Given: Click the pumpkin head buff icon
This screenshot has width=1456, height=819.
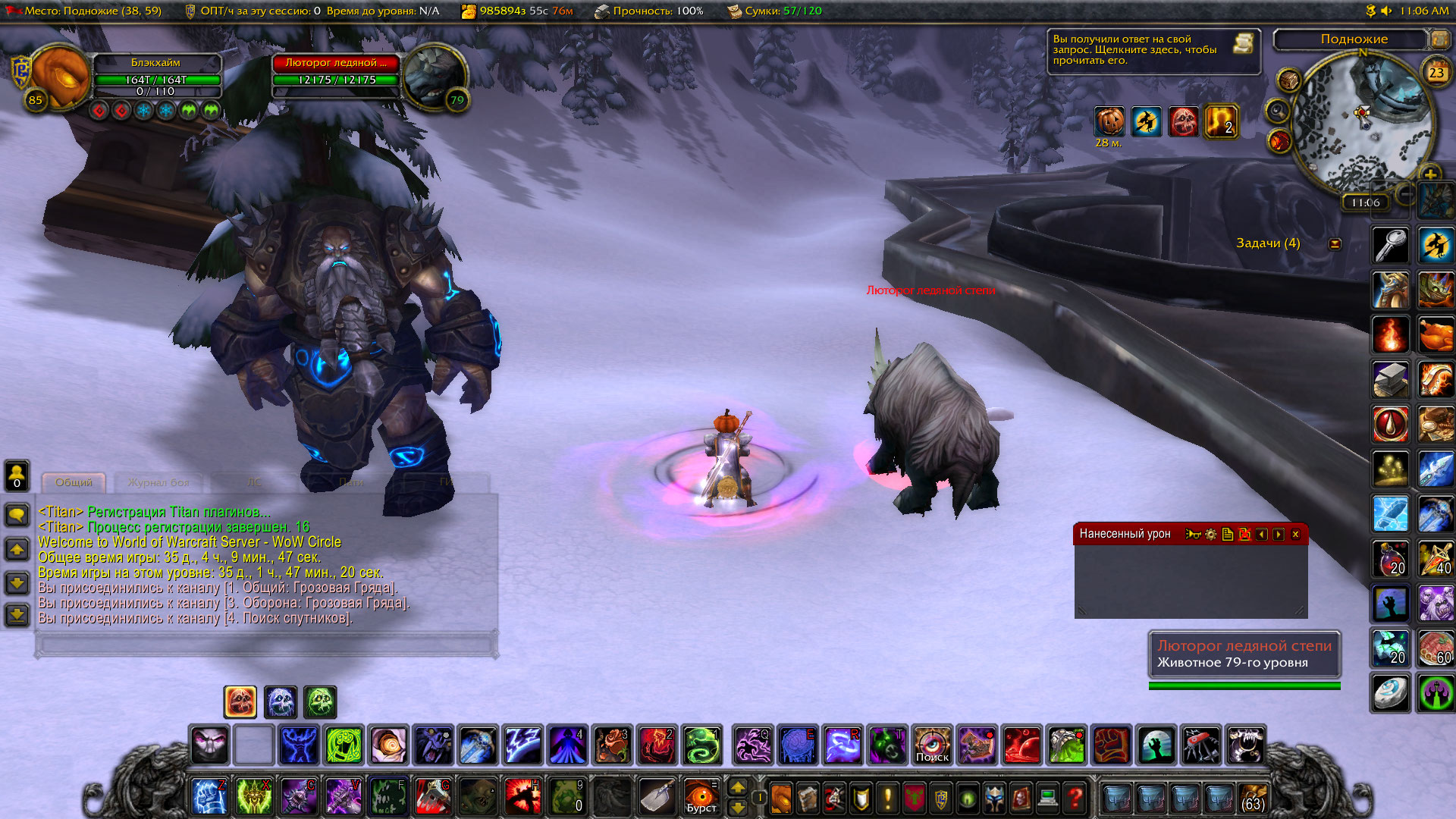Looking at the screenshot, I should (x=1109, y=121).
